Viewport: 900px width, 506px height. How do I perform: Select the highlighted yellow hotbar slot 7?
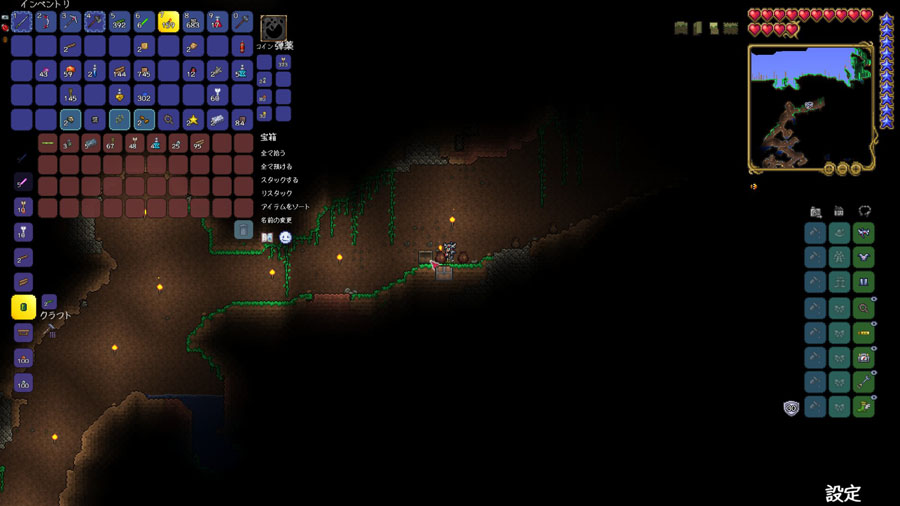pos(168,21)
